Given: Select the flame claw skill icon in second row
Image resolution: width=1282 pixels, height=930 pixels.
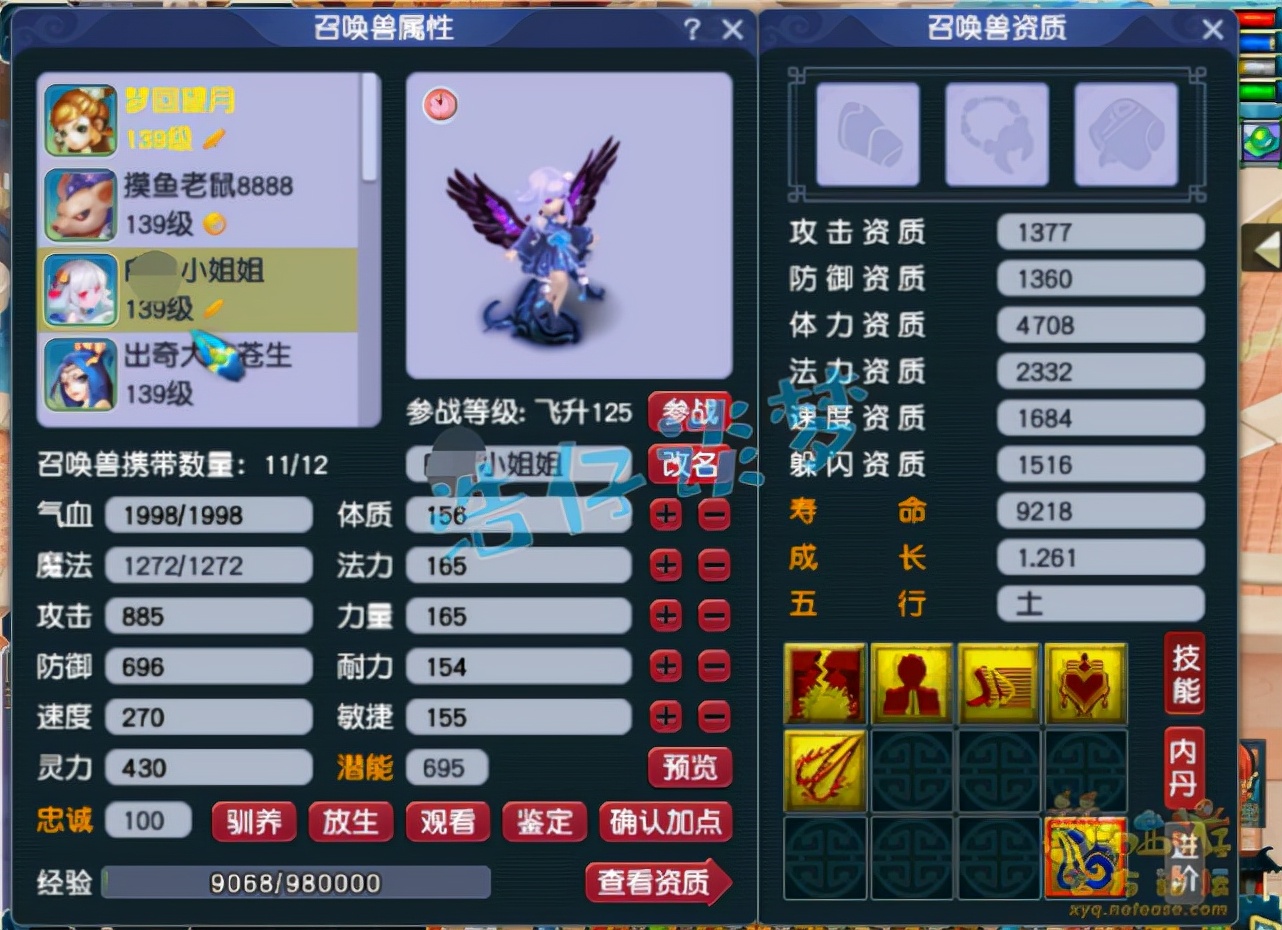Looking at the screenshot, I should point(824,772).
